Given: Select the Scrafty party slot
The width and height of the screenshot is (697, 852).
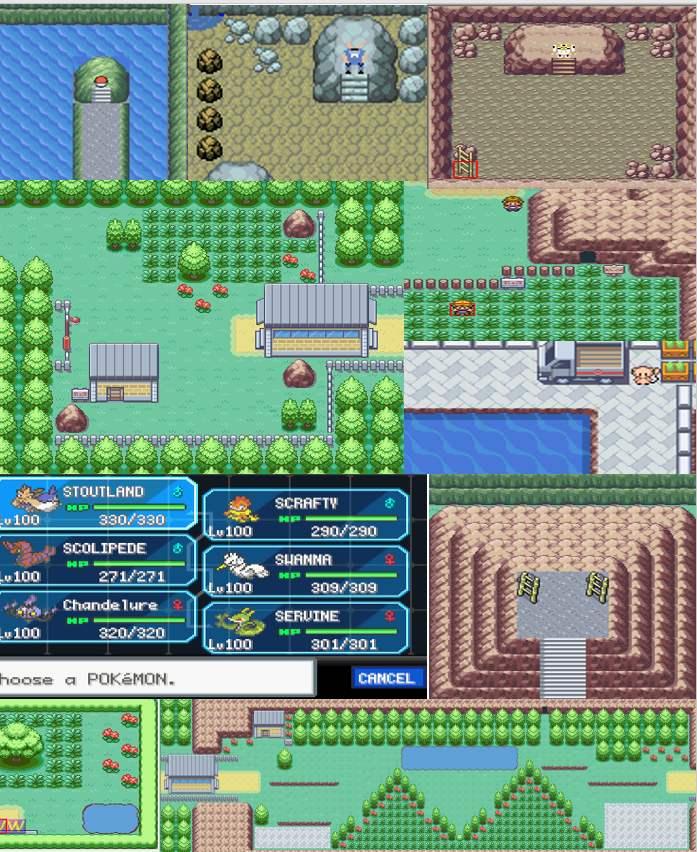Looking at the screenshot, I should [x=306, y=515].
